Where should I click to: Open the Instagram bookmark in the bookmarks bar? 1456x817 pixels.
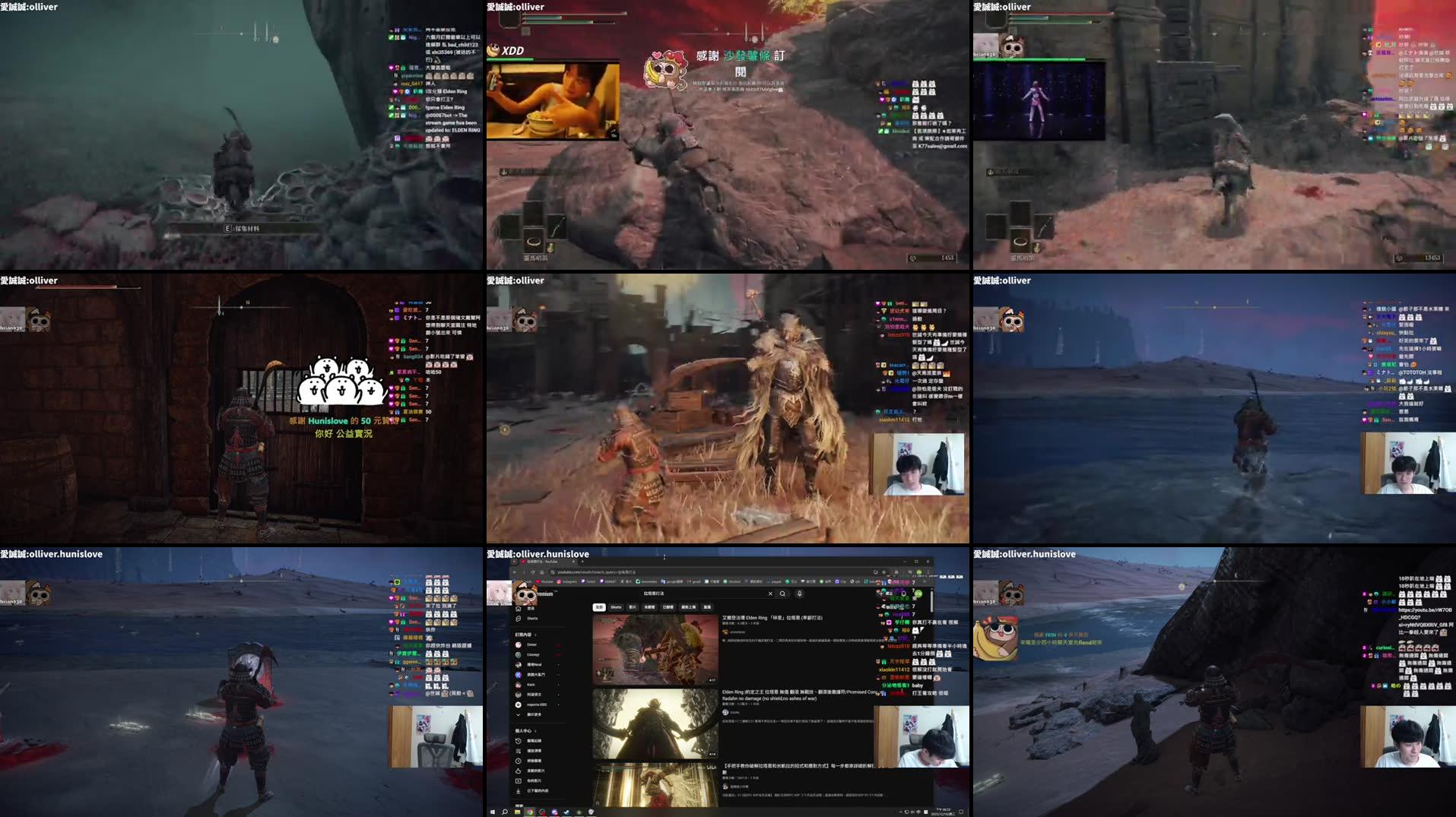(566, 581)
